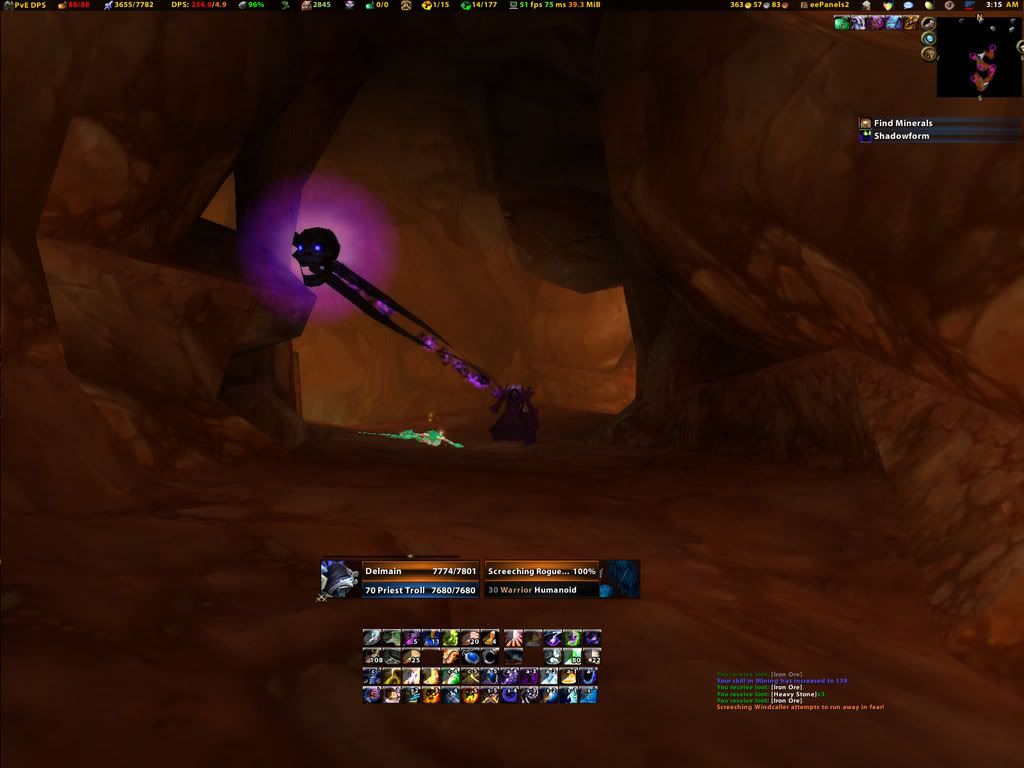The width and height of the screenshot is (1024, 768).
Task: Click the action slot showing count 108
Action: [x=372, y=657]
